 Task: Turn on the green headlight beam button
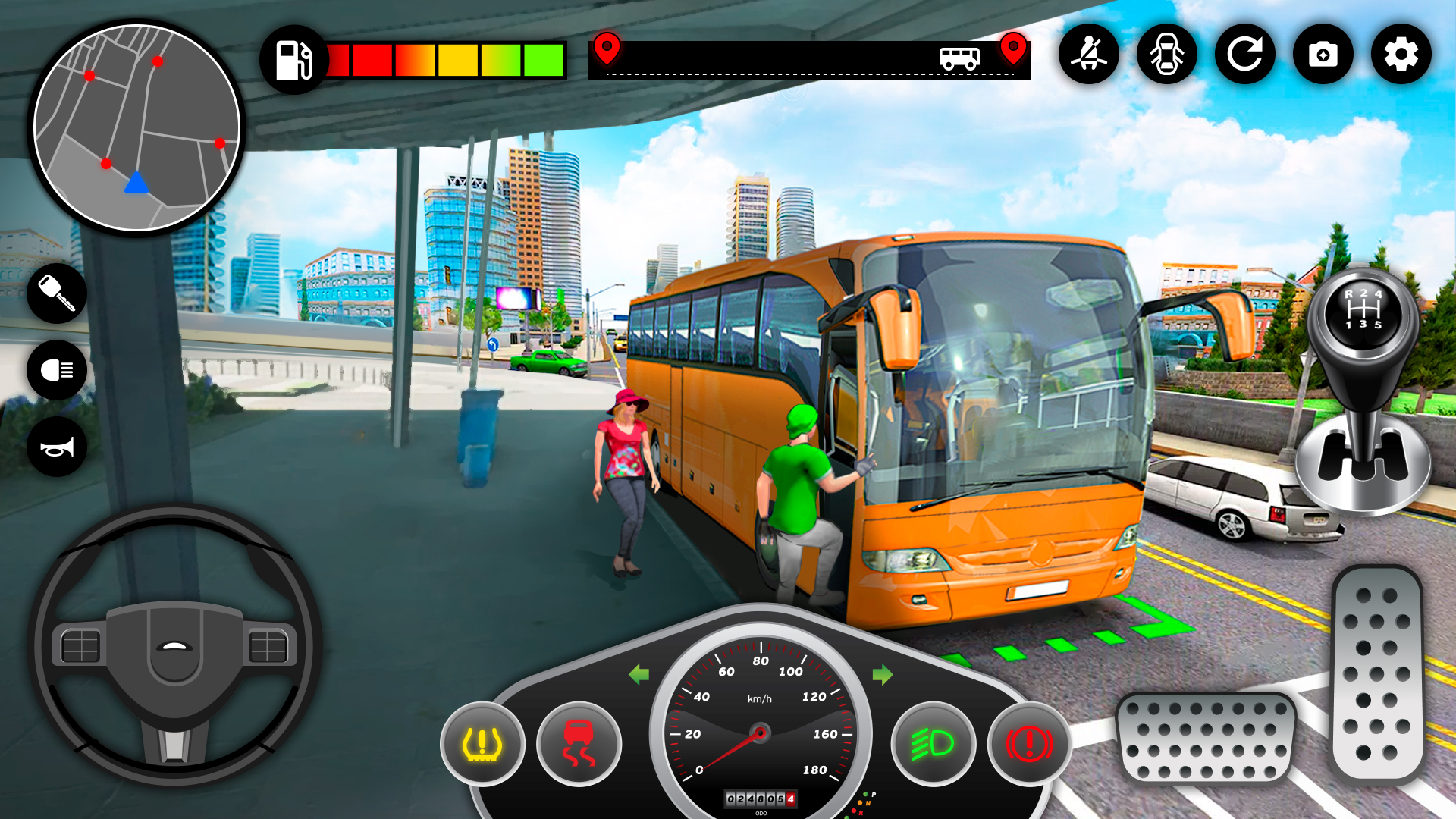933,744
